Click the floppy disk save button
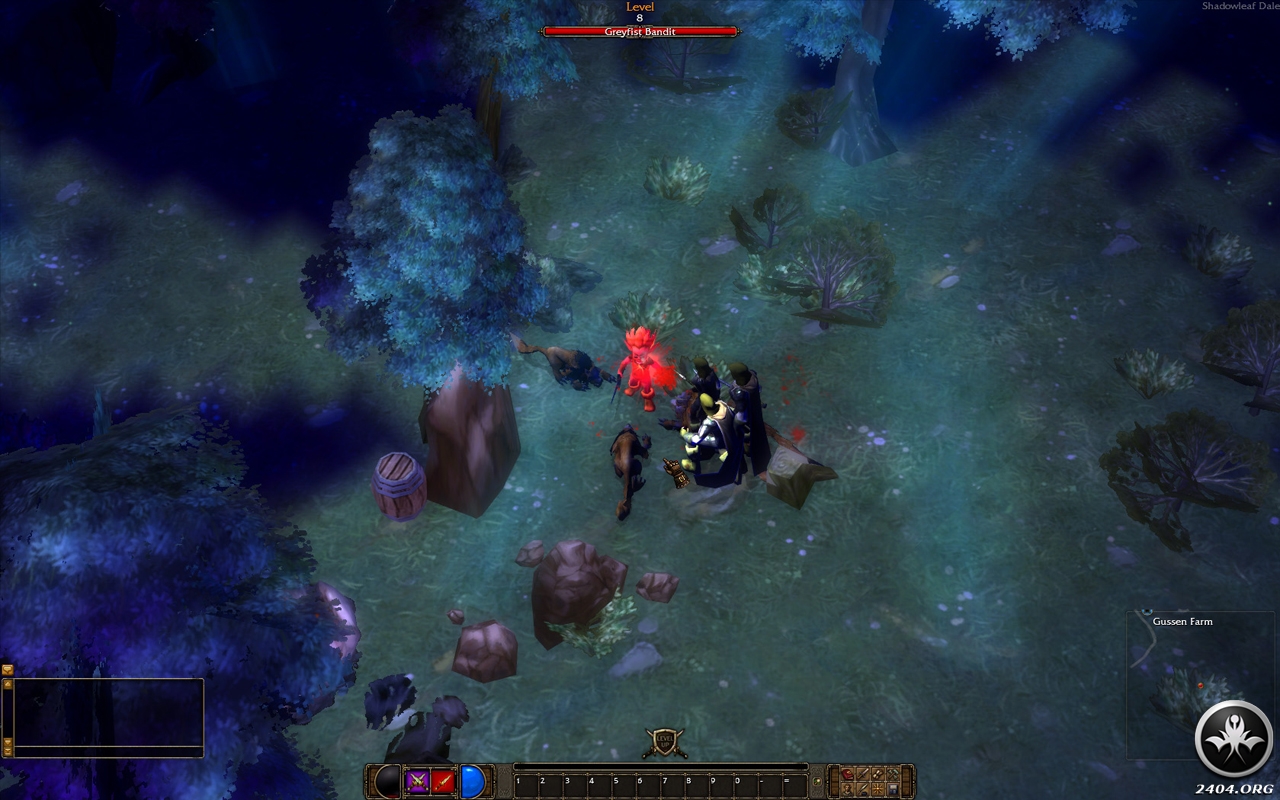1280x800 pixels. pos(893,790)
